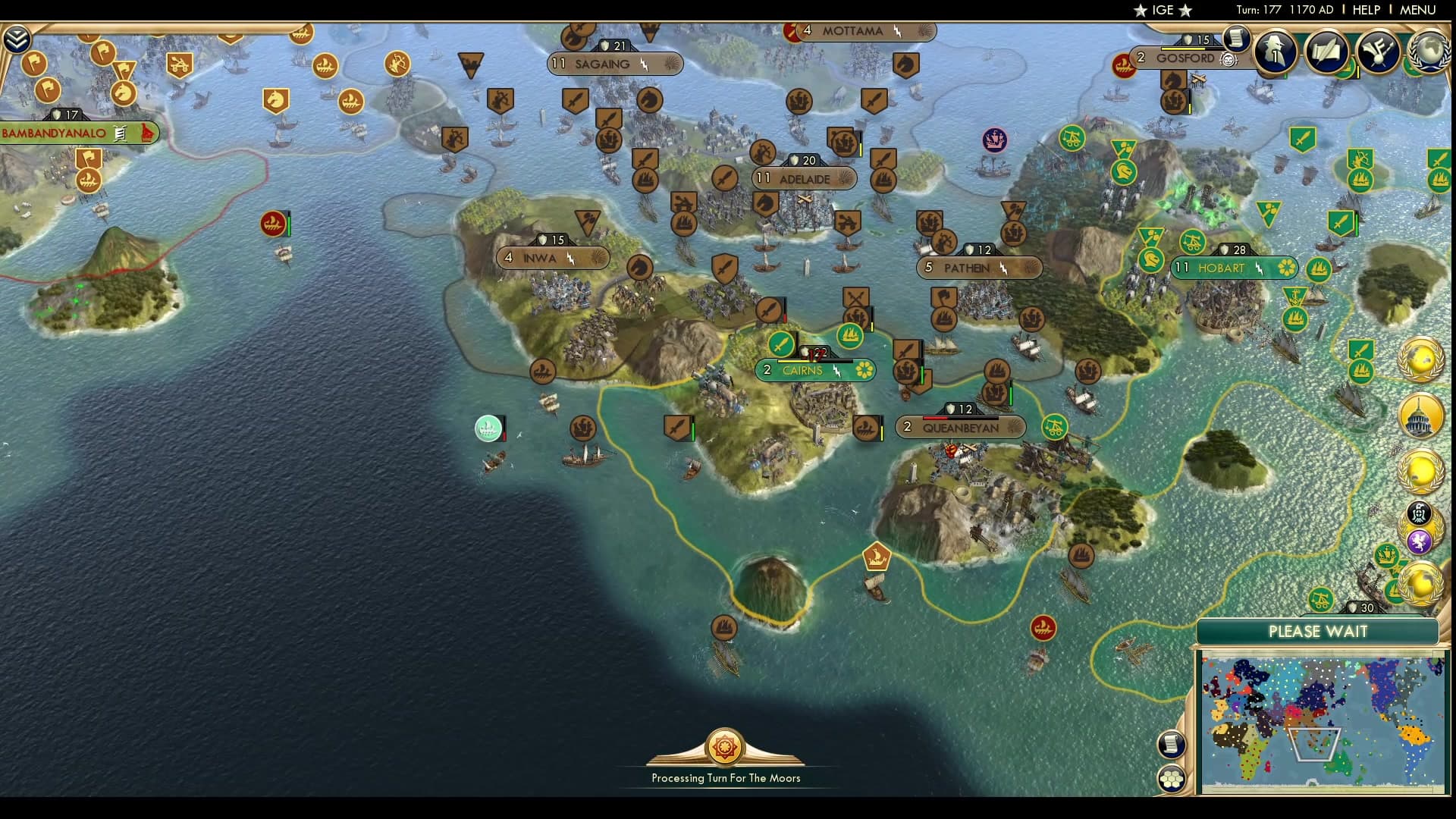Image resolution: width=1456 pixels, height=819 pixels.
Task: Click Queanbeyan's red health bar
Action: click(x=937, y=416)
